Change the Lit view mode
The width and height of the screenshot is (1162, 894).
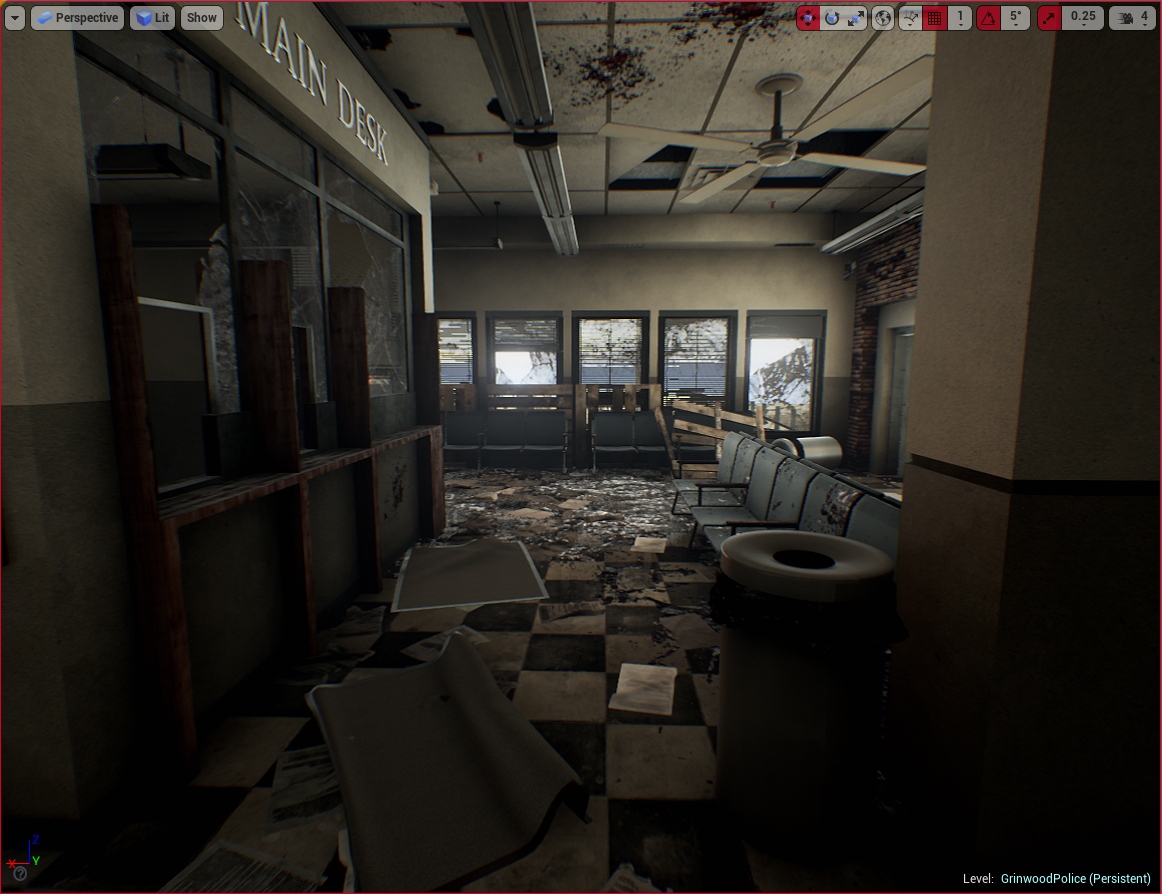point(152,18)
